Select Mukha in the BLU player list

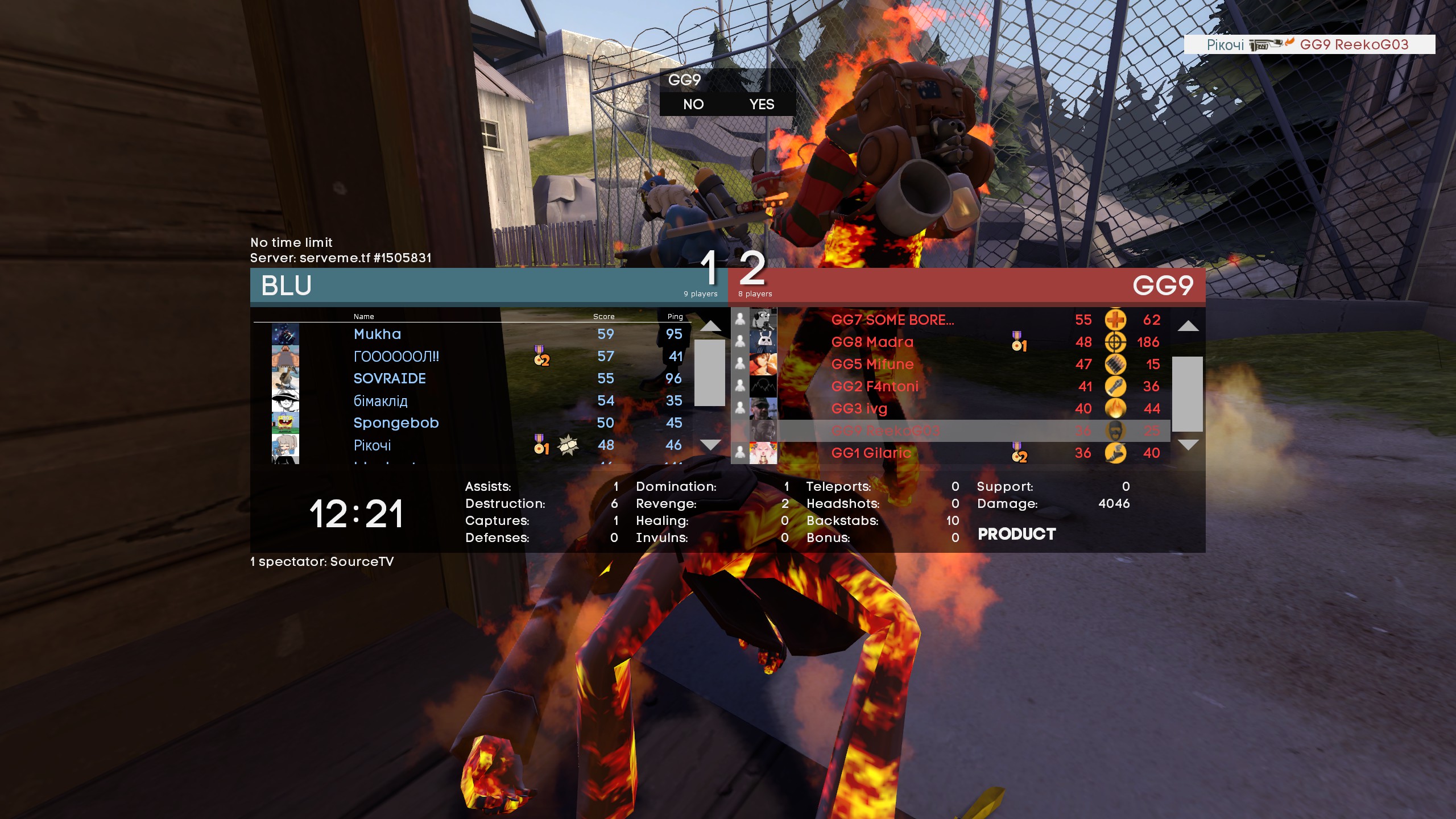[377, 334]
